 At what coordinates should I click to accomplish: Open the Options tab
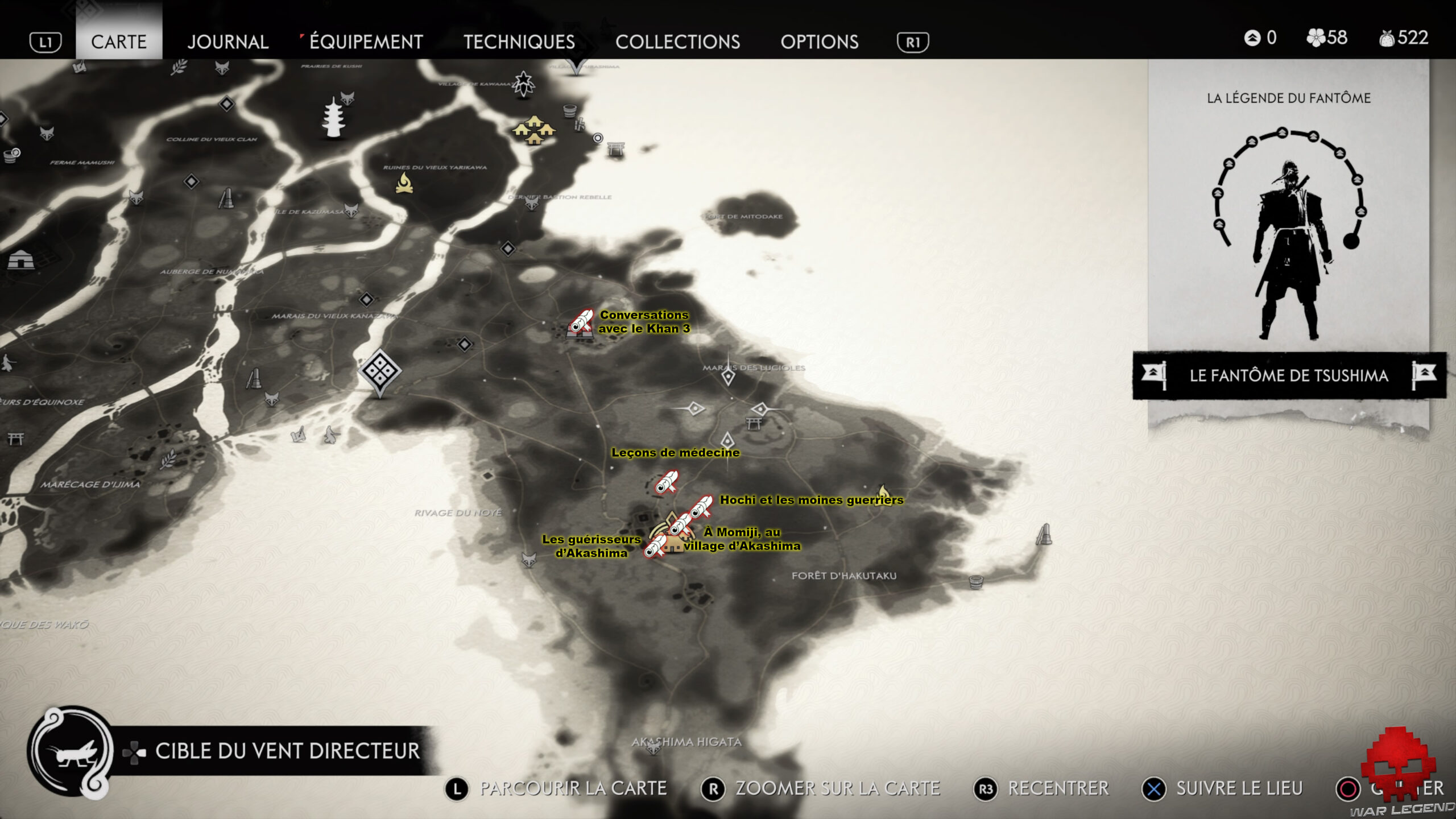pos(819,42)
